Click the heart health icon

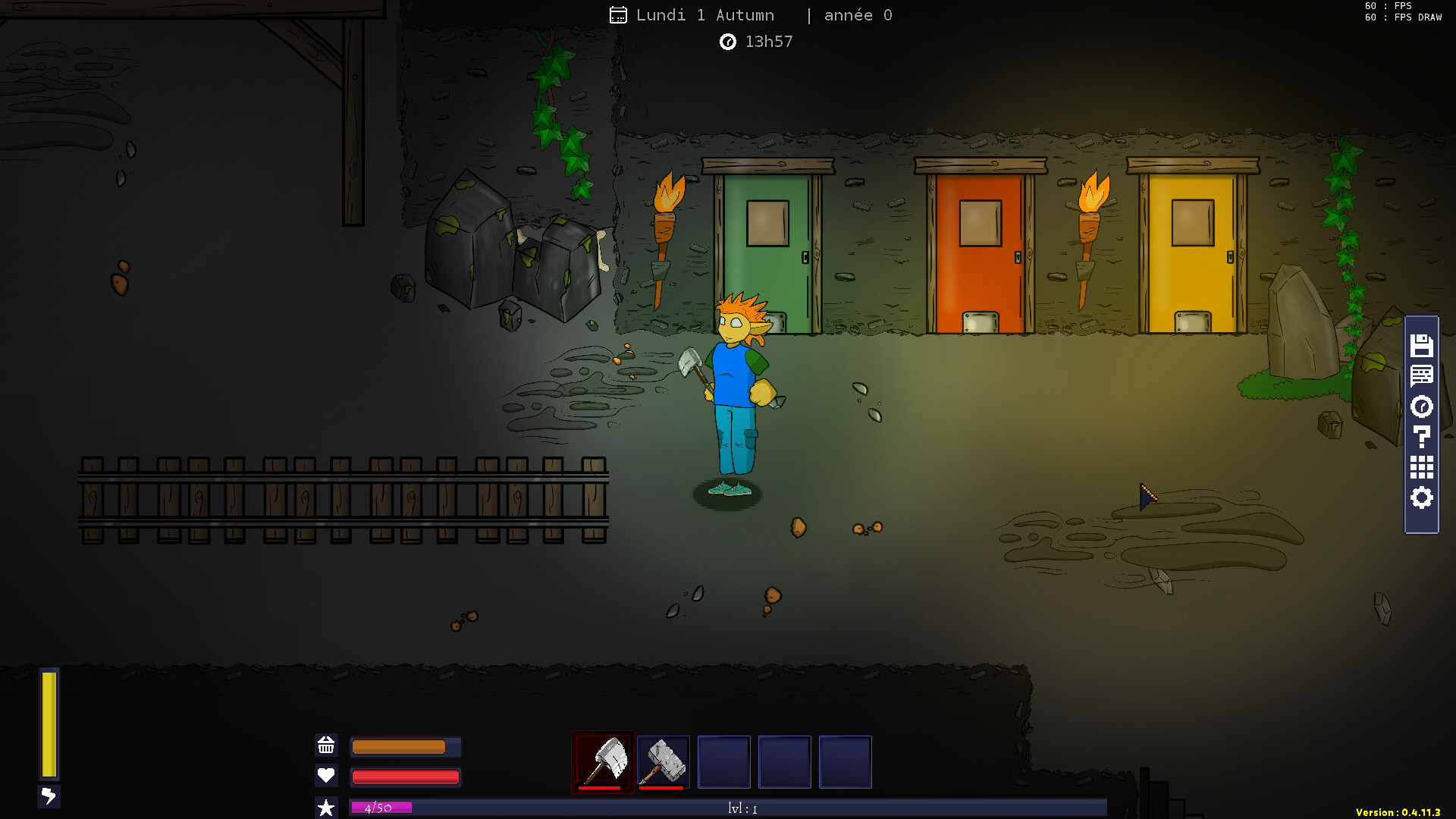[x=326, y=776]
